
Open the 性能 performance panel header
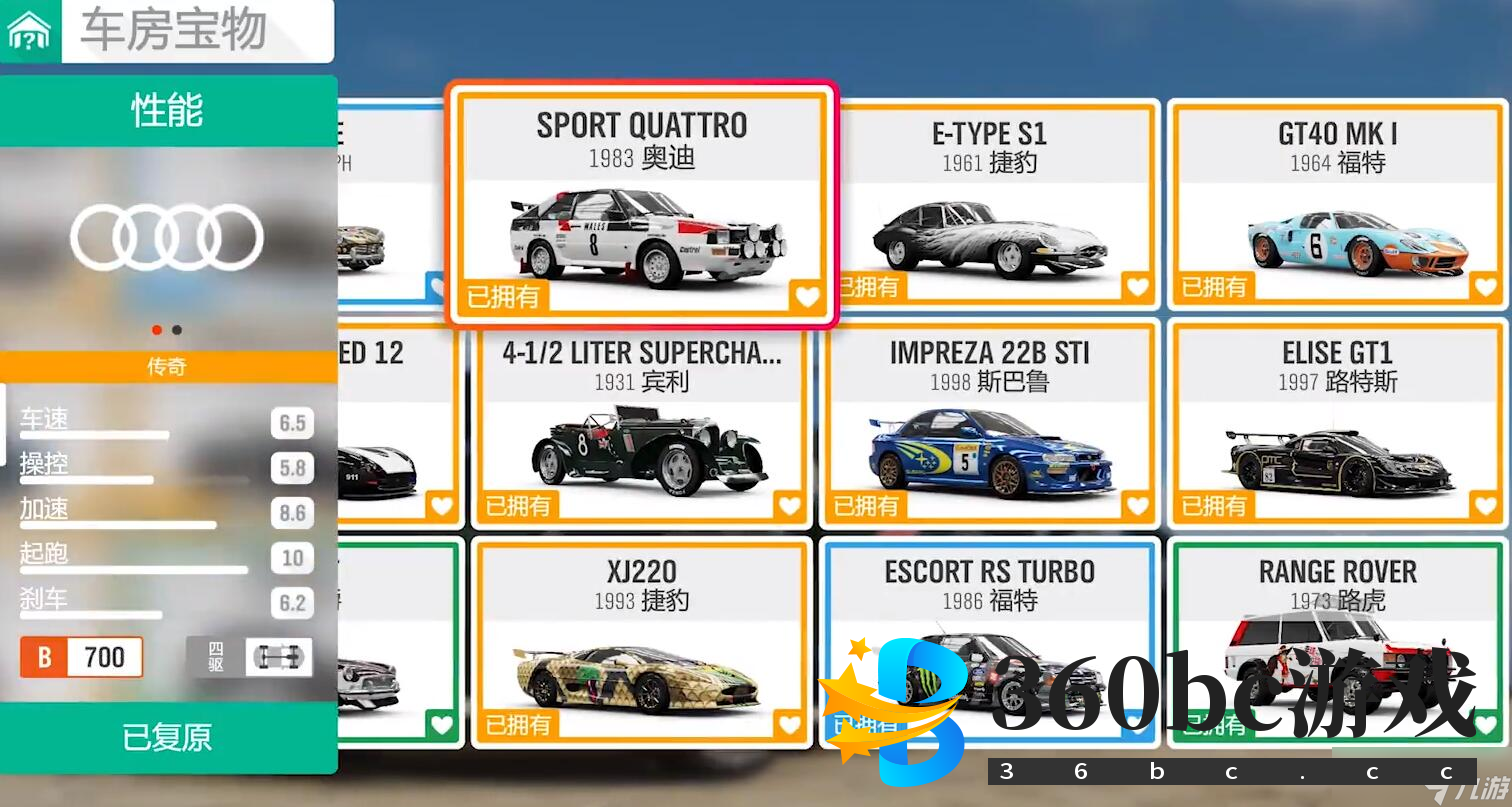pos(168,110)
